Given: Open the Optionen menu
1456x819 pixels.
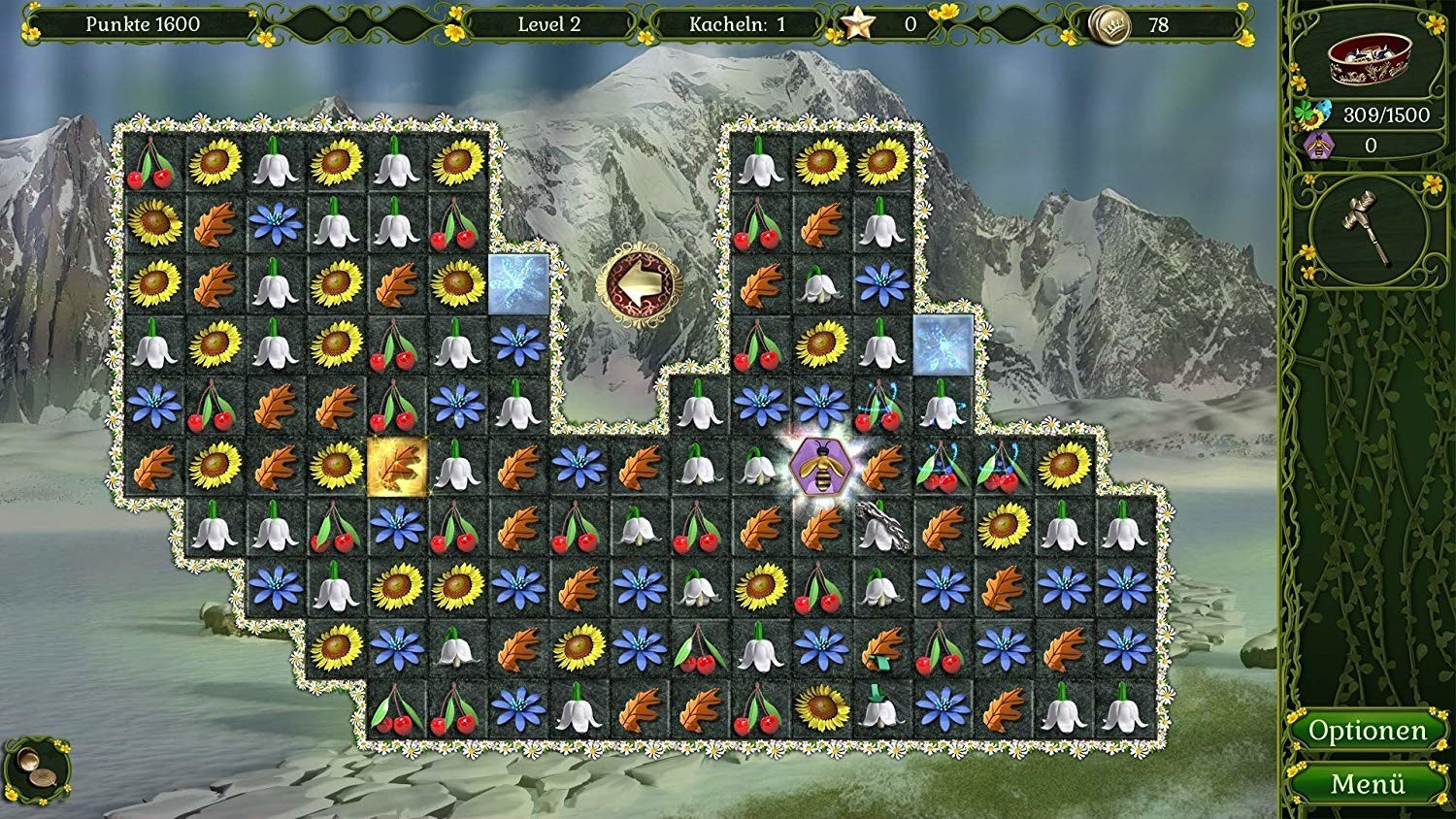Looking at the screenshot, I should tap(1367, 731).
